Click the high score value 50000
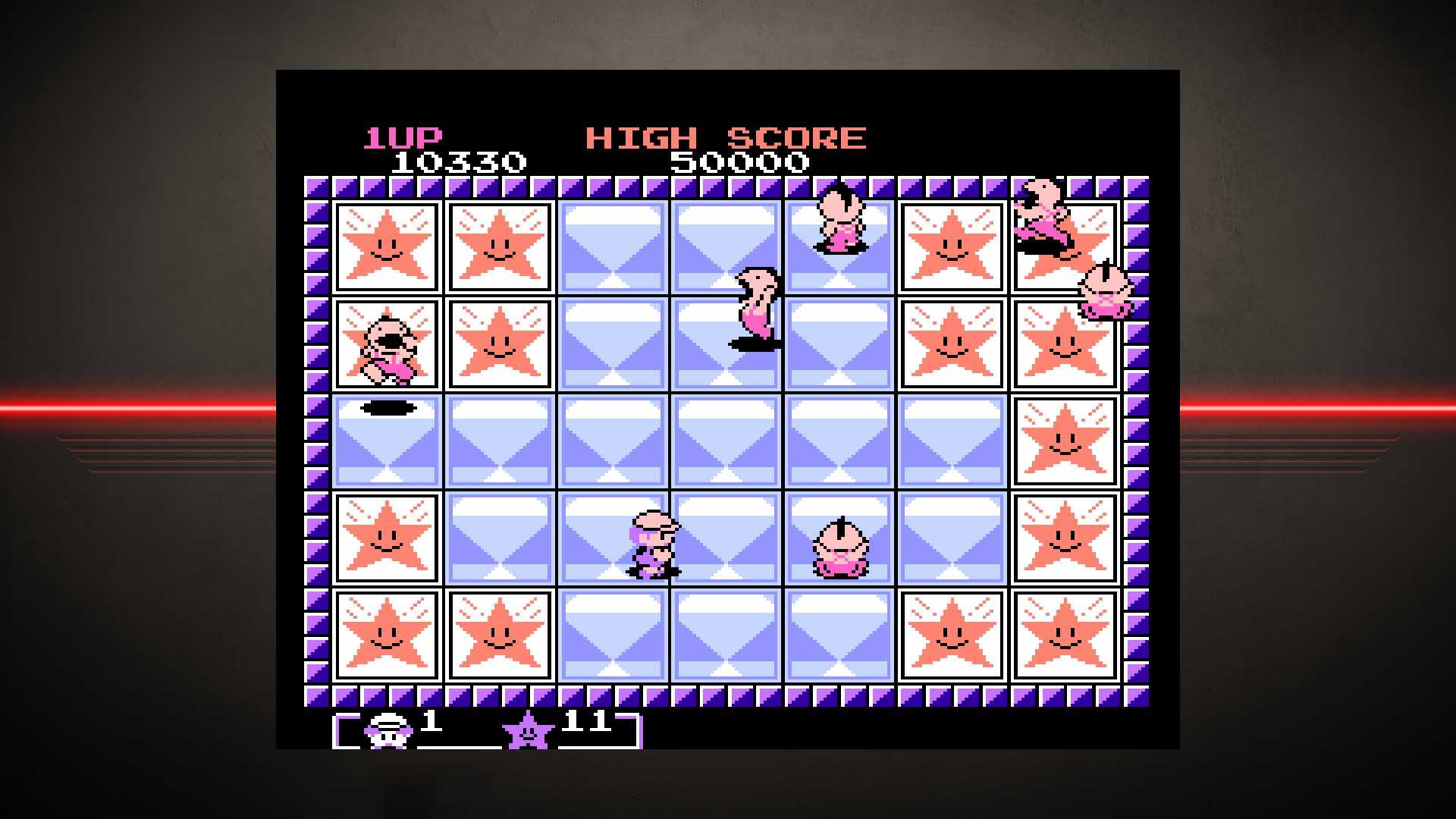The width and height of the screenshot is (1456, 819). coord(742,162)
